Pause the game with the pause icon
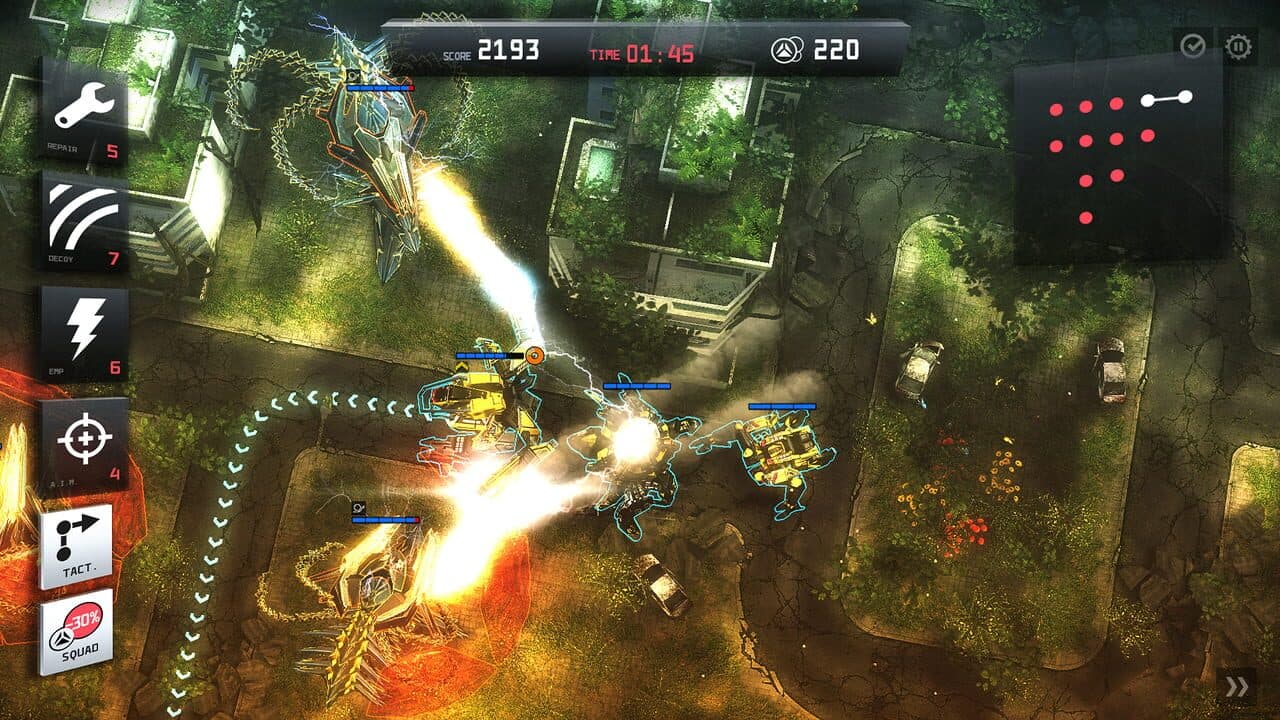 1238,44
